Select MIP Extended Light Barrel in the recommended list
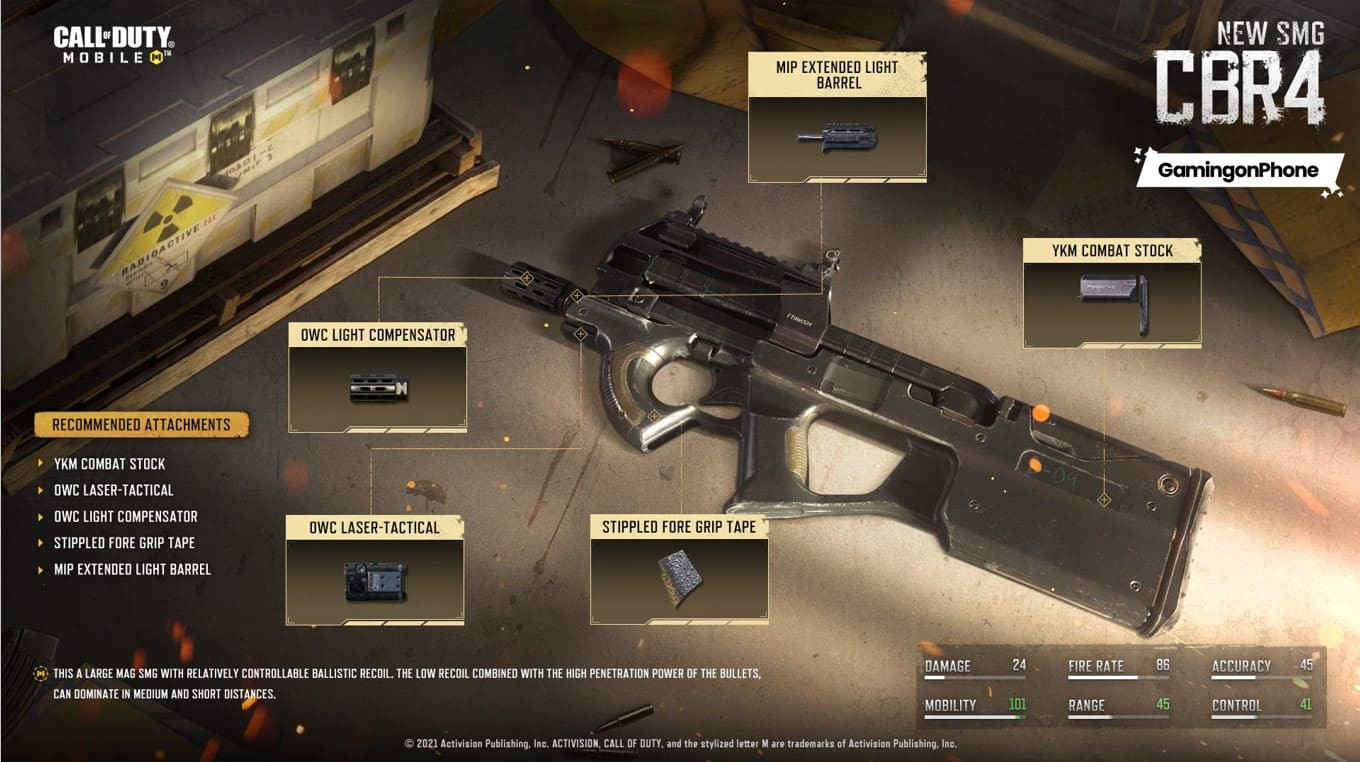The image size is (1360, 762). pyautogui.click(x=133, y=569)
